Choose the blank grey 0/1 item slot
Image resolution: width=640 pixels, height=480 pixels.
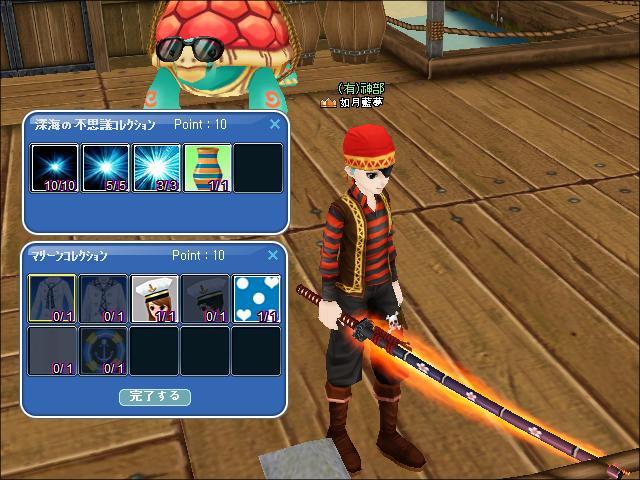(54, 350)
